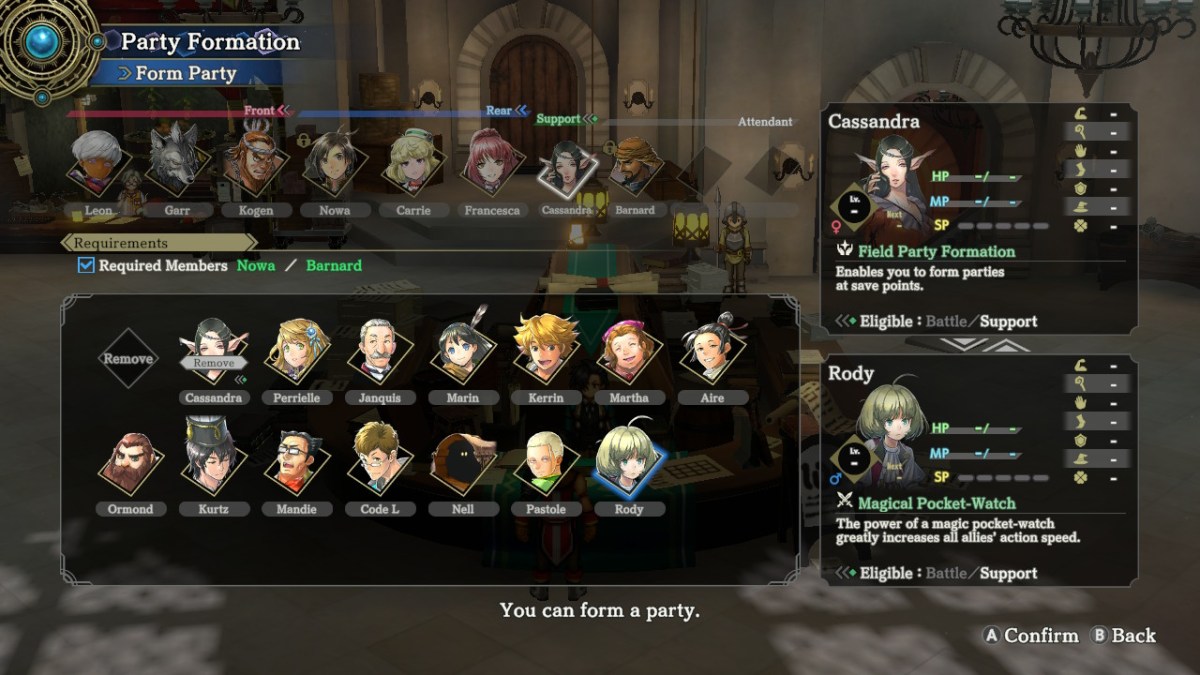The width and height of the screenshot is (1200, 675).
Task: Pick Ormond from the member list
Action: pyautogui.click(x=130, y=463)
